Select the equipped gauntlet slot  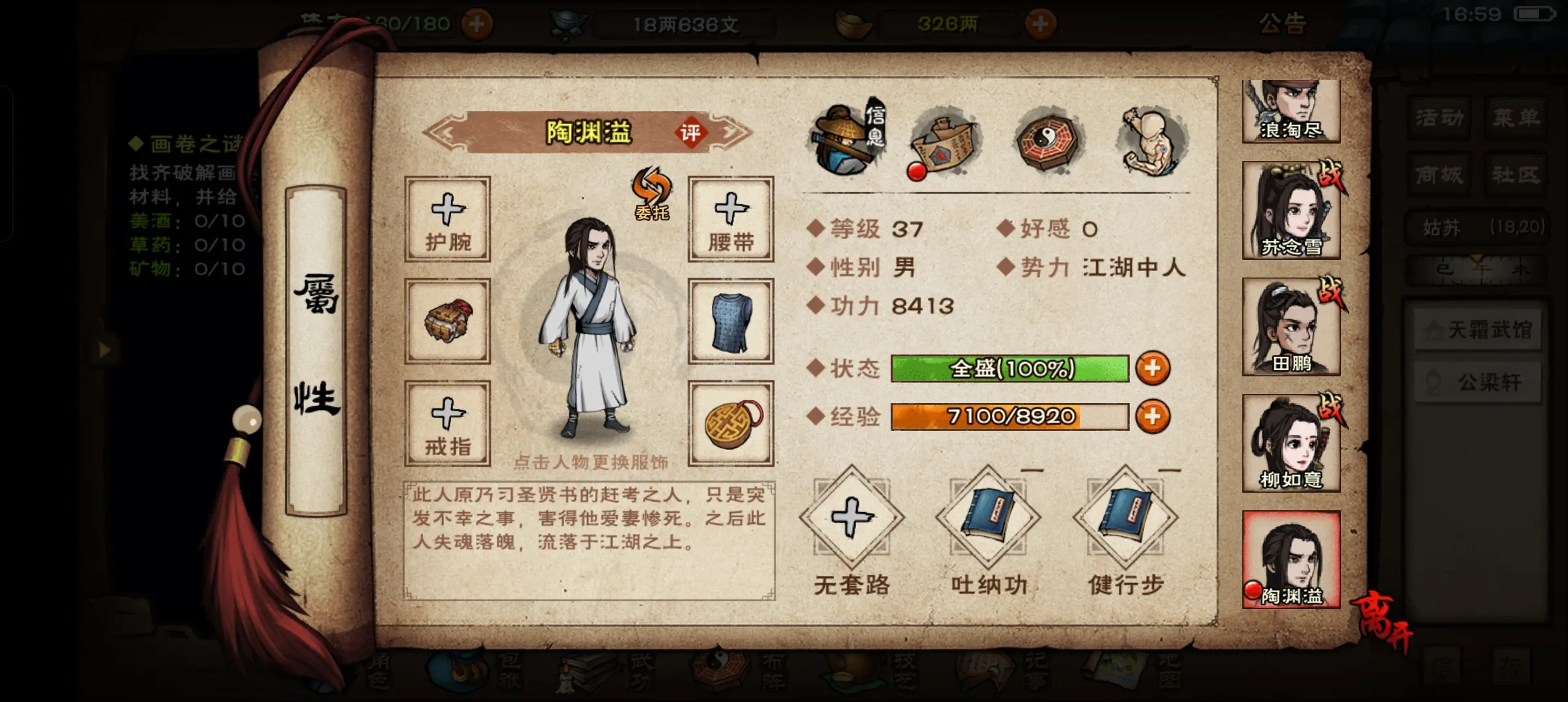tap(447, 320)
